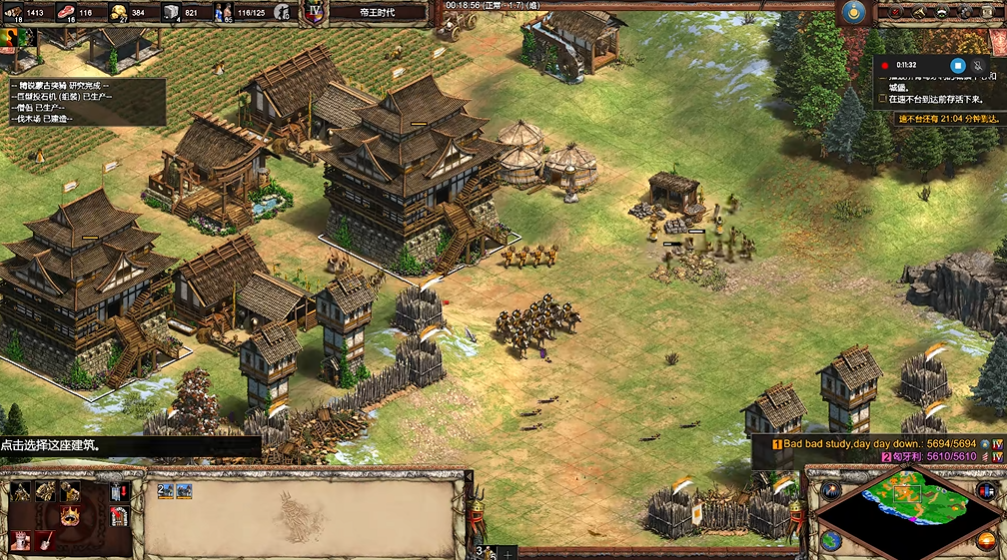
Task: Toggle the recording microphone mute button
Action: point(977,65)
